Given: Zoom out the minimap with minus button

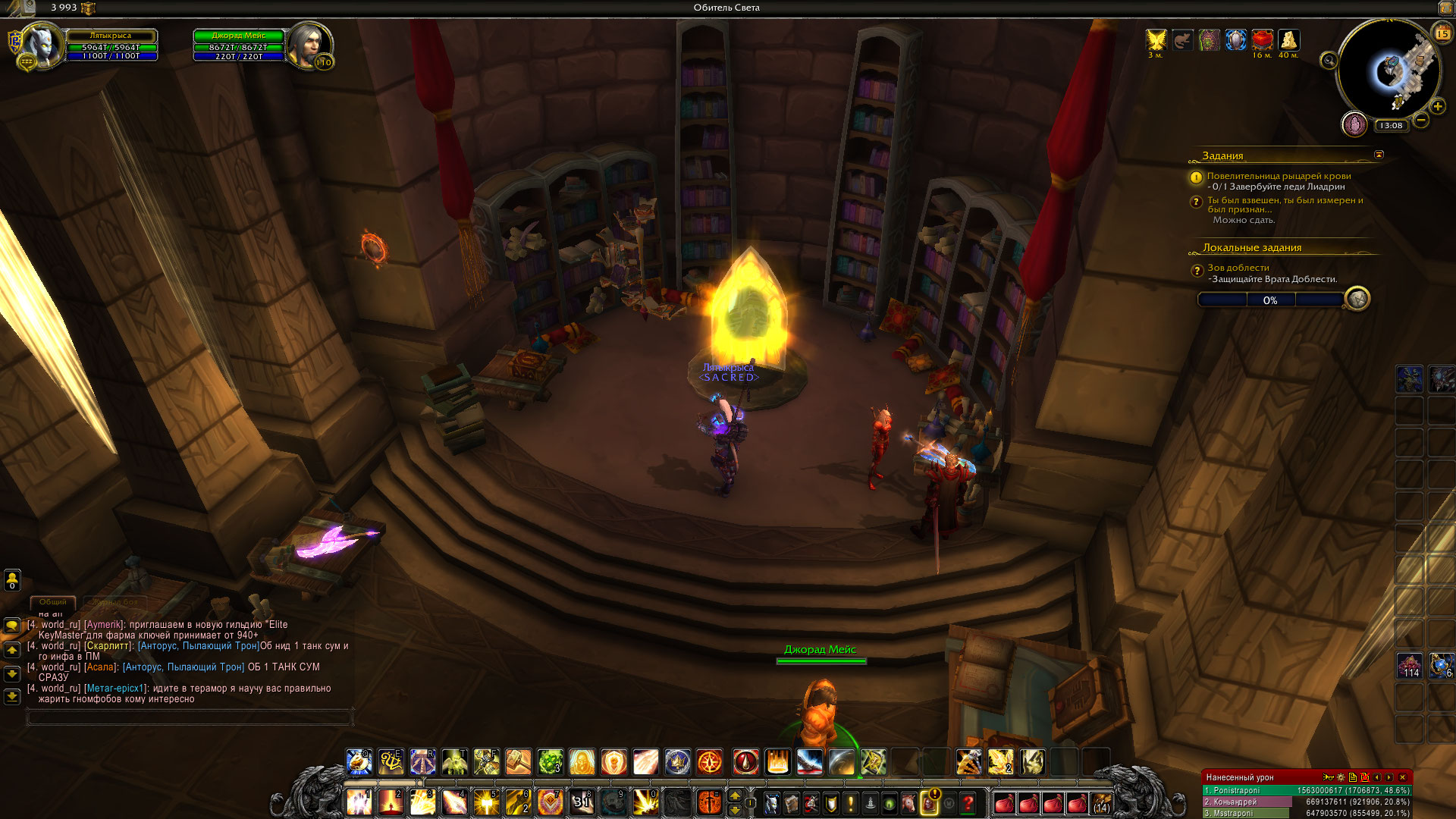Looking at the screenshot, I should (1421, 120).
